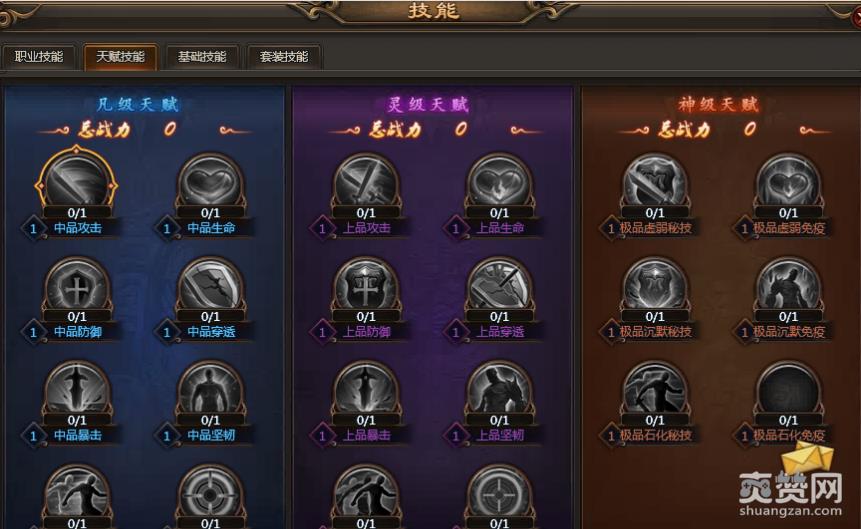Show the 套装技能 tab

tap(284, 57)
